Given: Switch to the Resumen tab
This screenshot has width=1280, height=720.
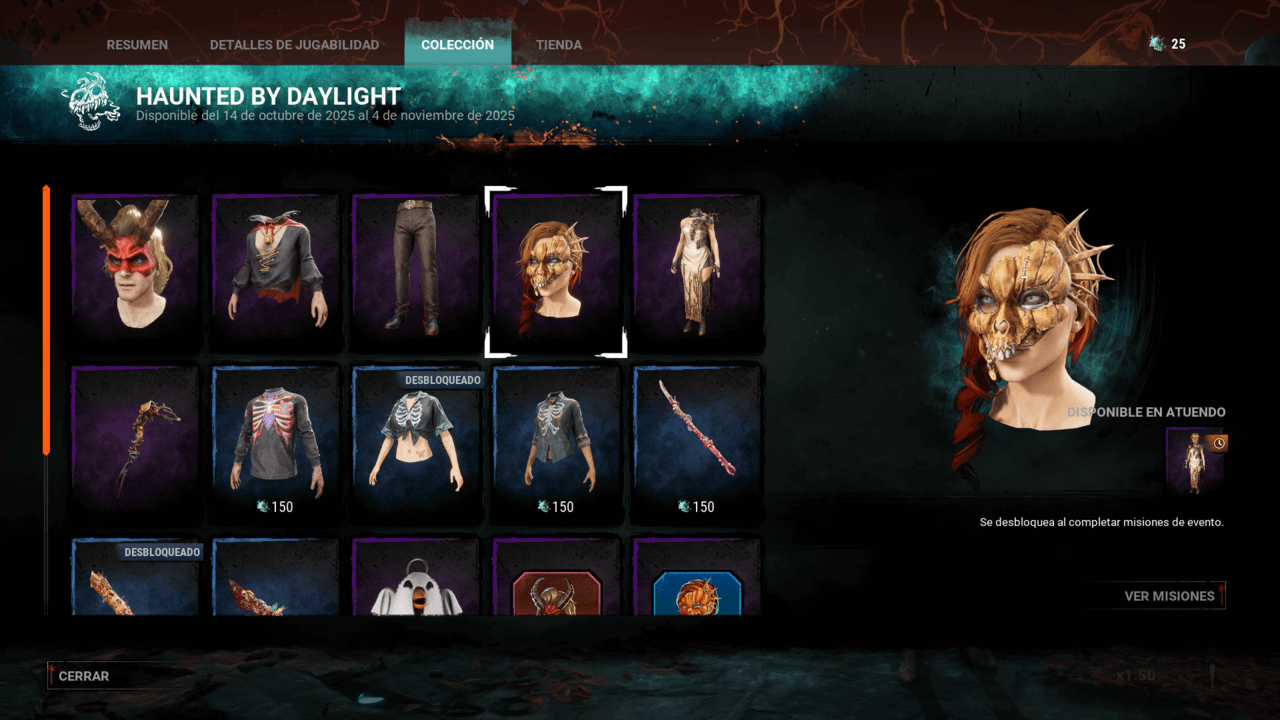Looking at the screenshot, I should (x=137, y=45).
